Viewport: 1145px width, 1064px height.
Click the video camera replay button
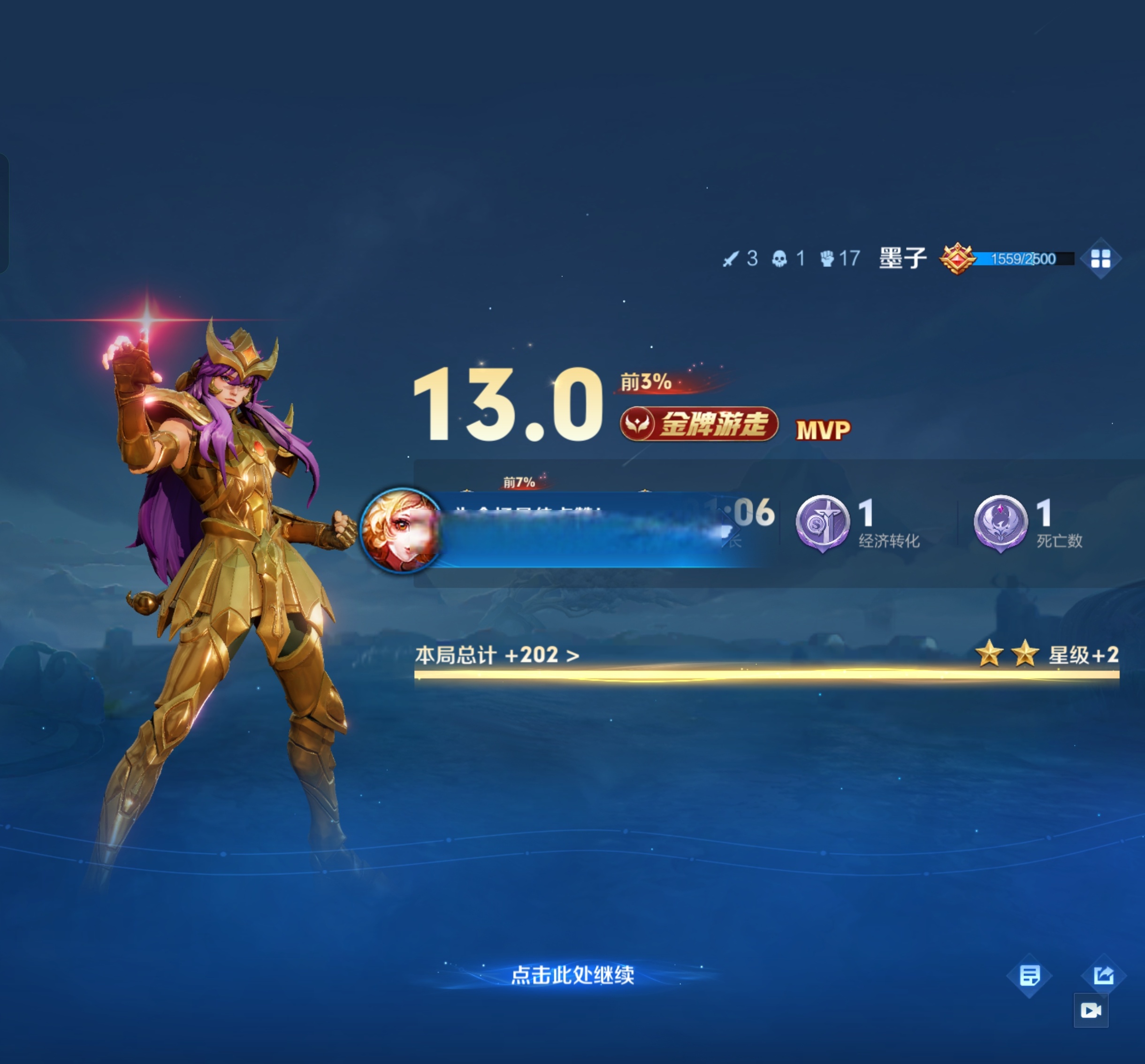[1091, 1011]
